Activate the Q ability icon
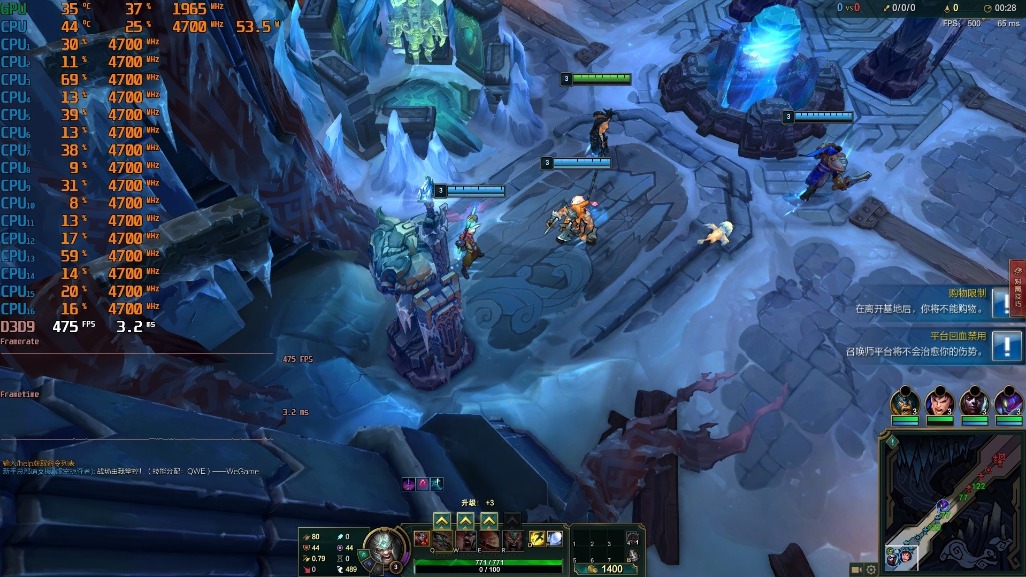The width and height of the screenshot is (1026, 577). click(441, 541)
